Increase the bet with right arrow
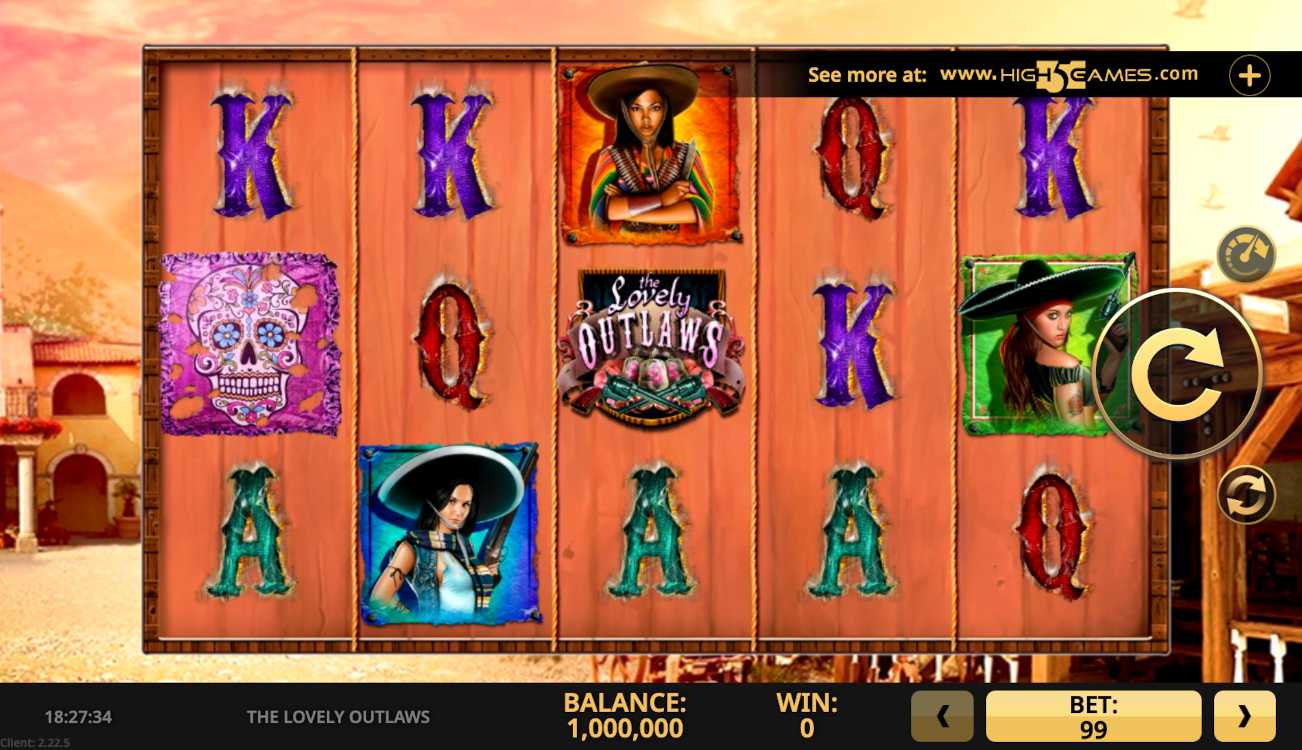Screen dimensions: 1302x750 click(1244, 716)
